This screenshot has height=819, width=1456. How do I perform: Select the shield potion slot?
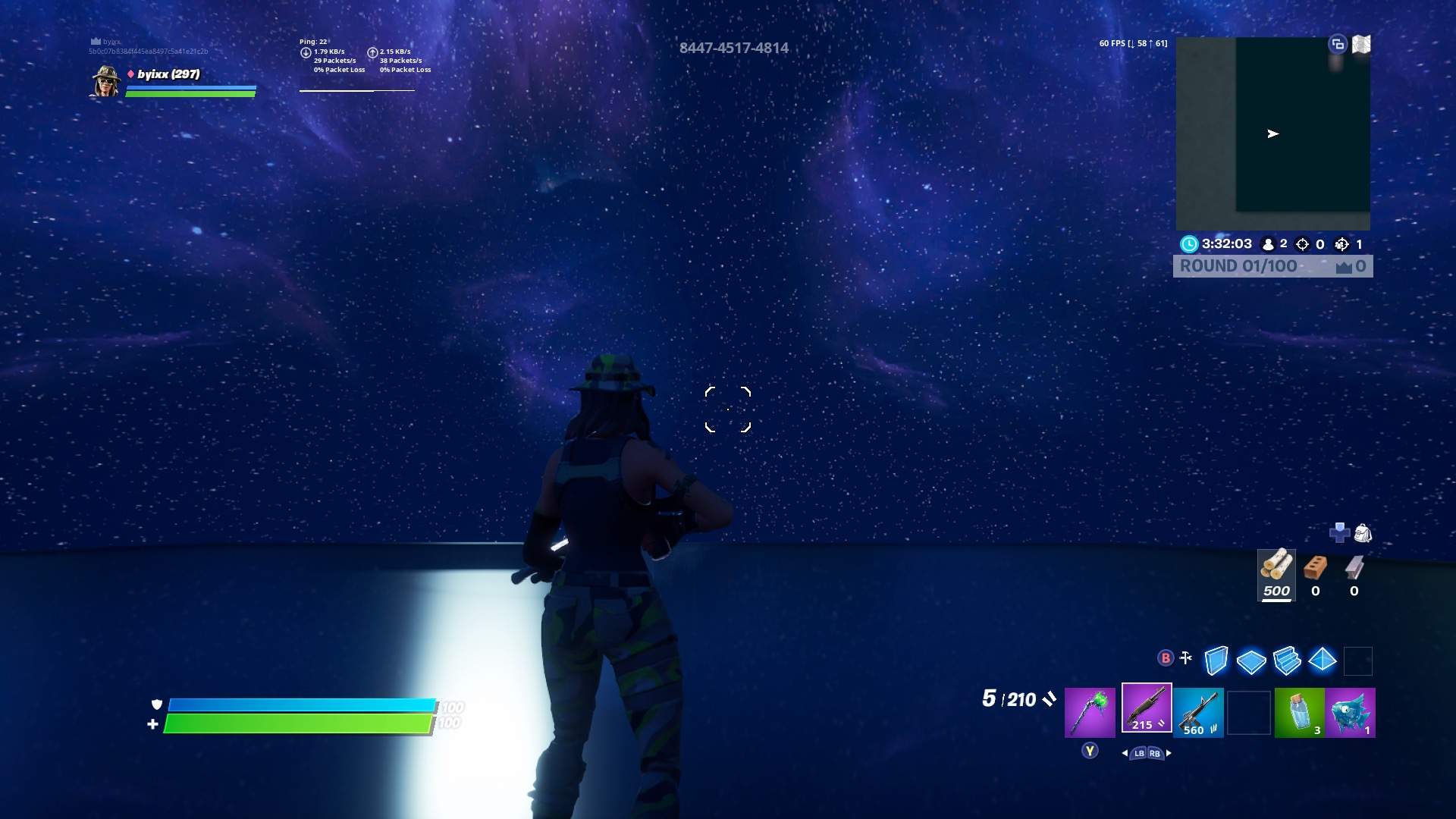point(1299,712)
